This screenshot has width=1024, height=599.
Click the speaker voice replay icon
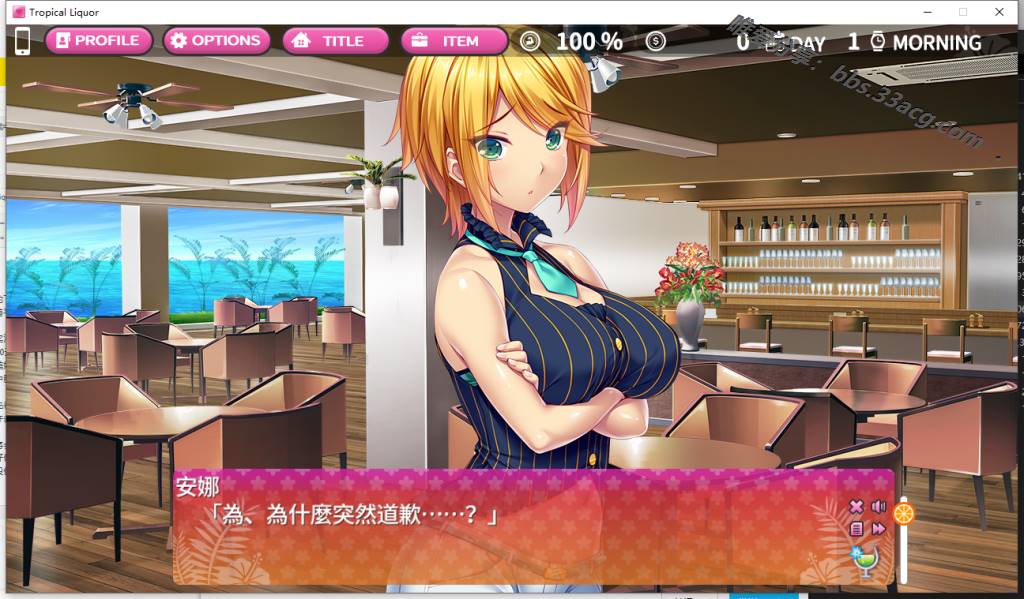pyautogui.click(x=879, y=507)
